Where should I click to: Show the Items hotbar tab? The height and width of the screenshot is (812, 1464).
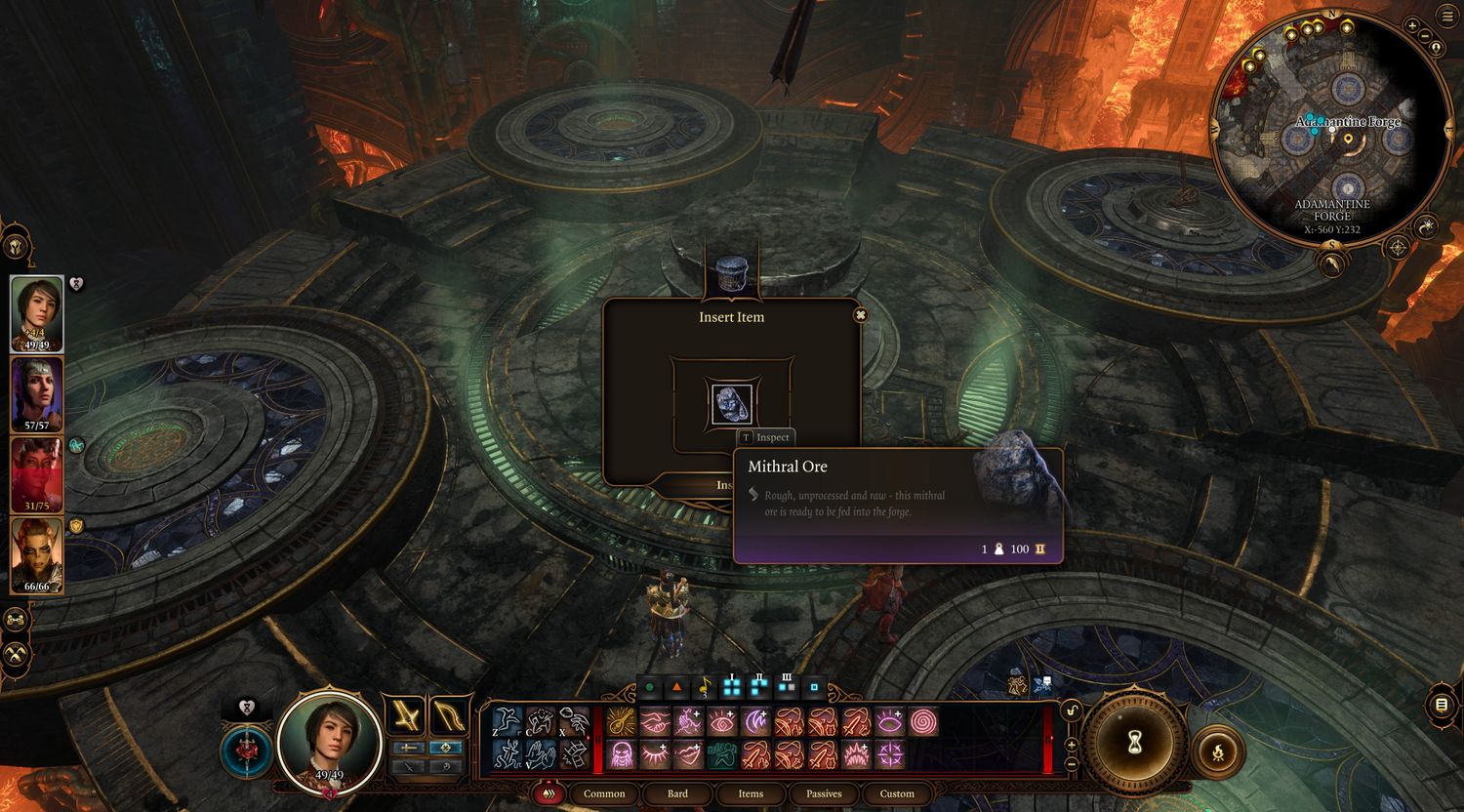751,793
